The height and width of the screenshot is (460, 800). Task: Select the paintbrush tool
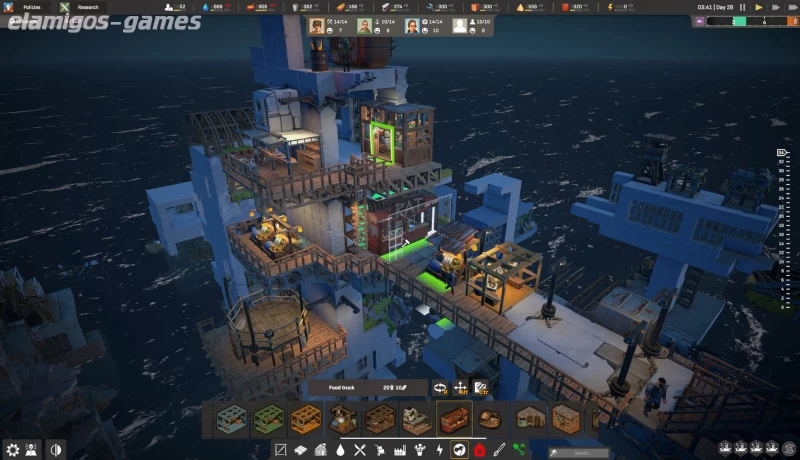[499, 450]
